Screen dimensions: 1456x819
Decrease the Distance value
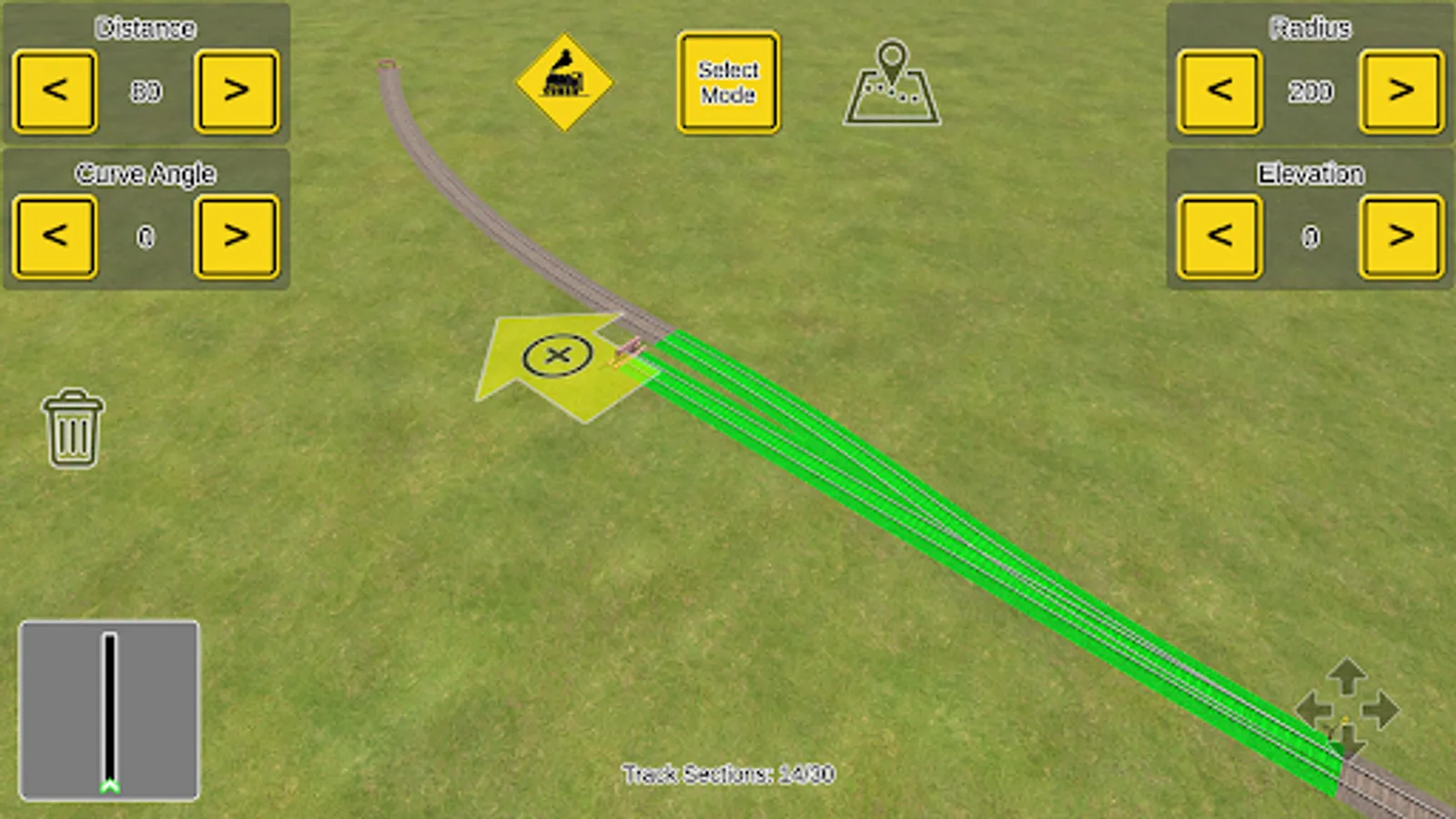pyautogui.click(x=55, y=91)
